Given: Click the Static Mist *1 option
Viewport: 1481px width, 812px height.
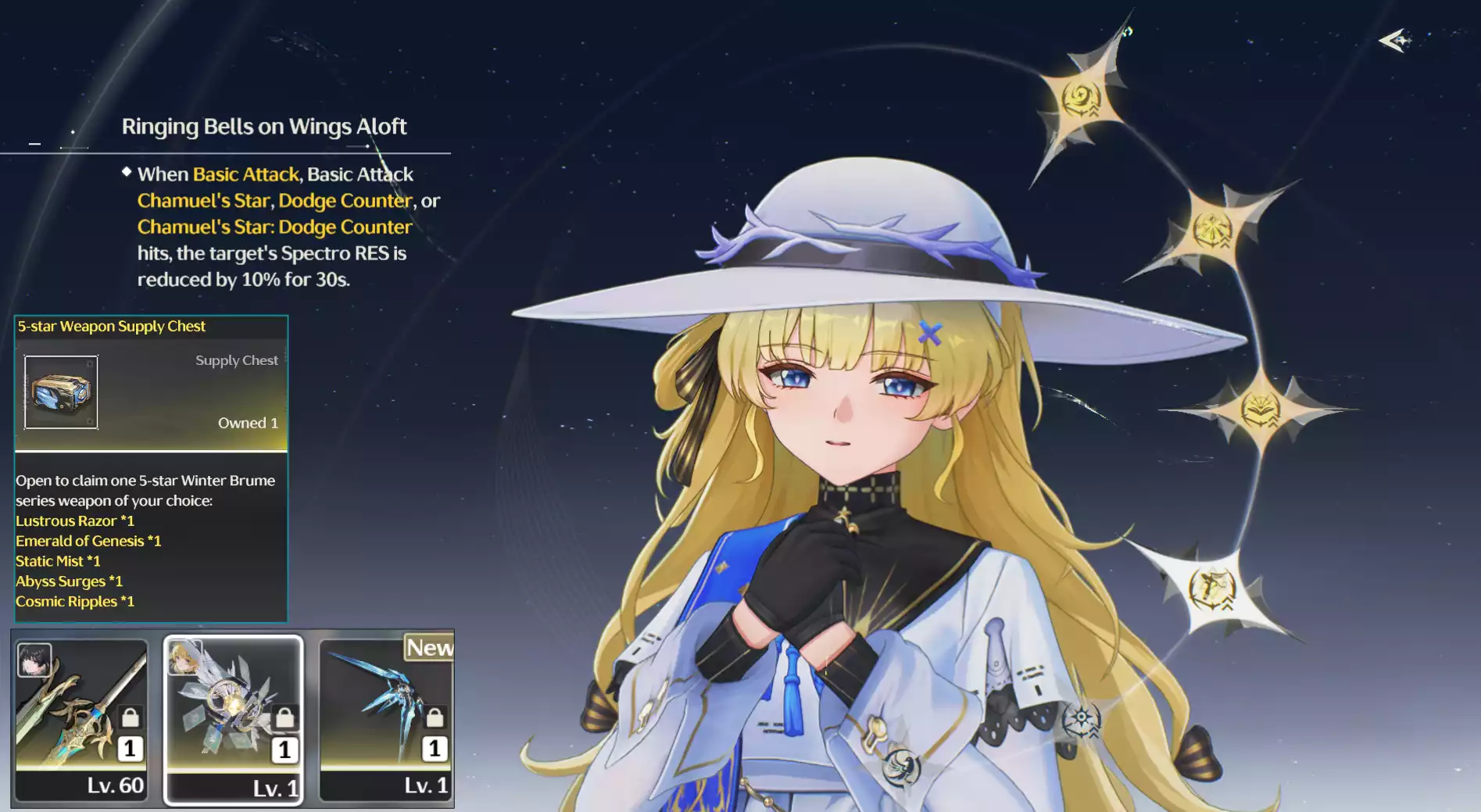Looking at the screenshot, I should 58,560.
